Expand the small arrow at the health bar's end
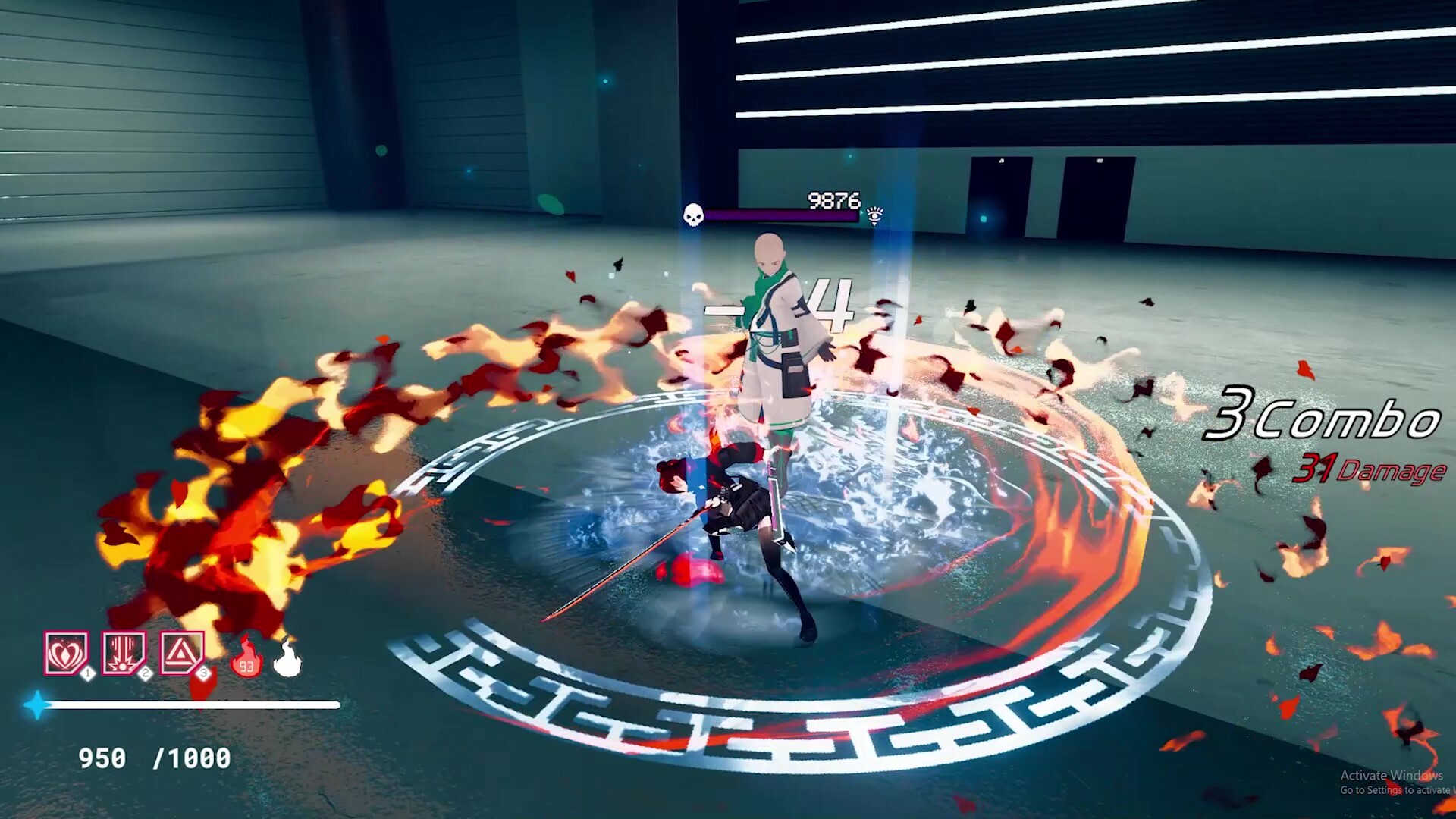This screenshot has height=819, width=1456. [x=862, y=214]
